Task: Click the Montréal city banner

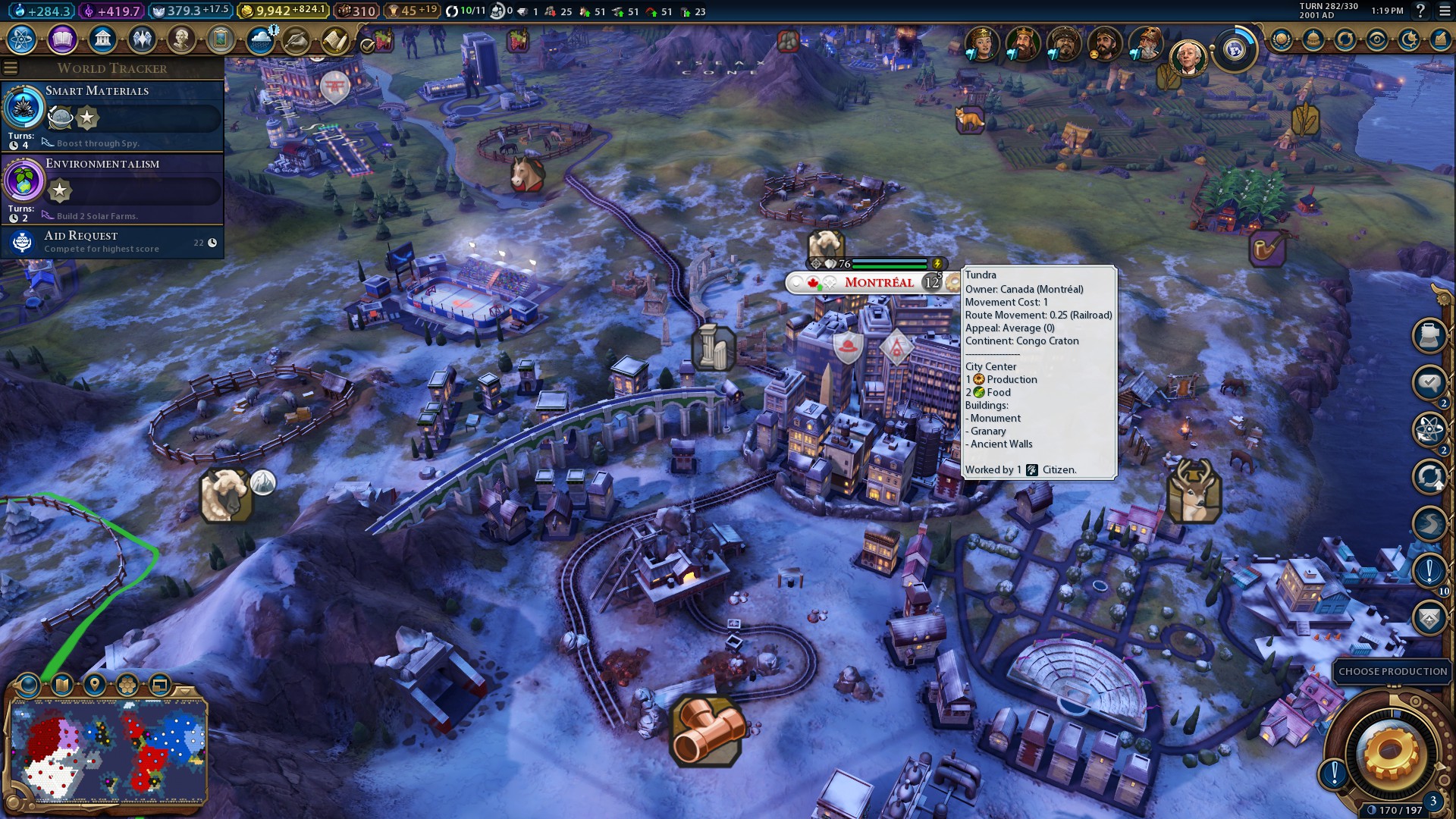Action: pos(878,283)
